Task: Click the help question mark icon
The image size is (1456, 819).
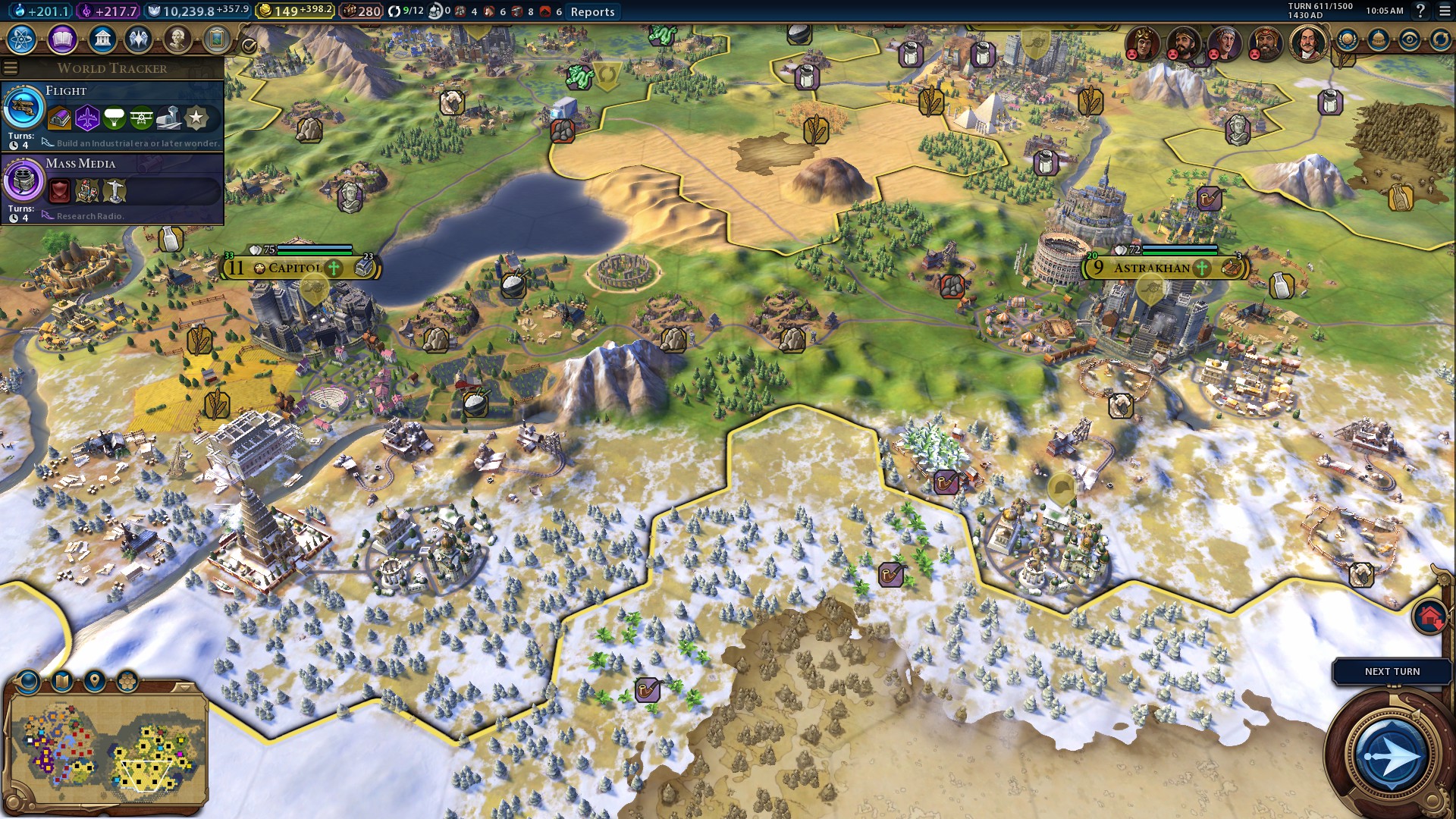Action: point(1421,11)
